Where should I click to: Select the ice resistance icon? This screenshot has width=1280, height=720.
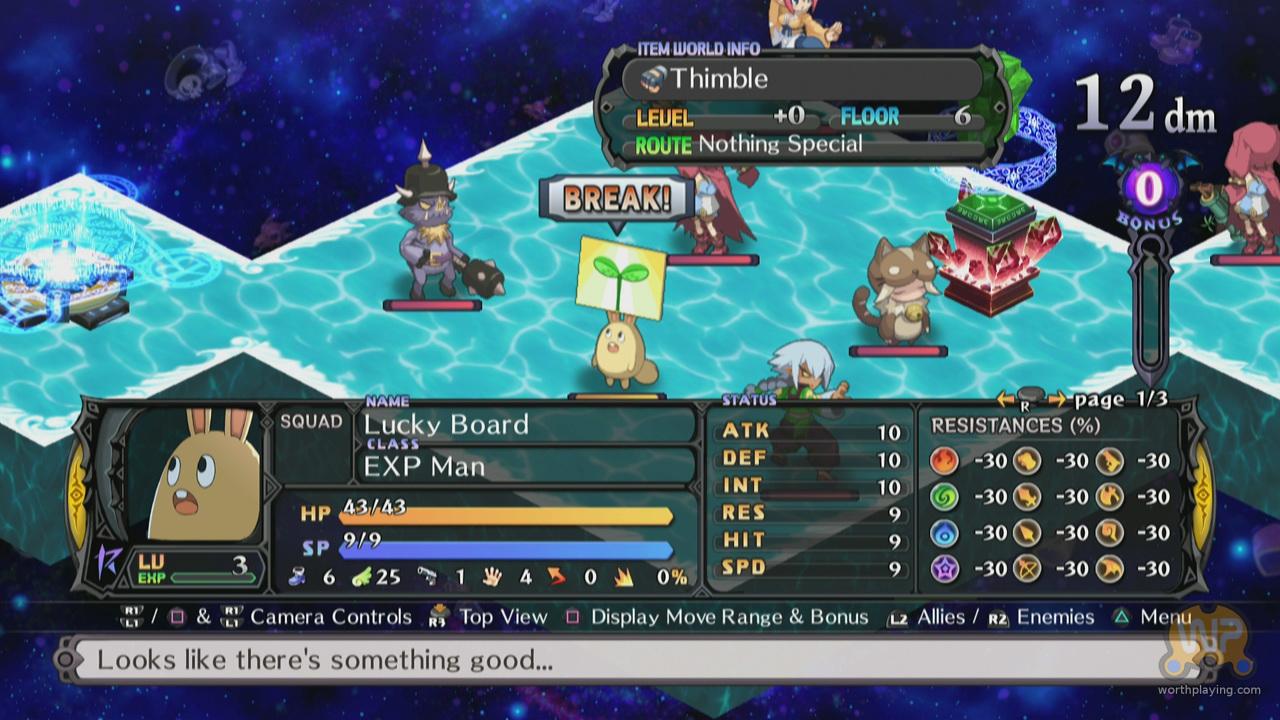[945, 532]
